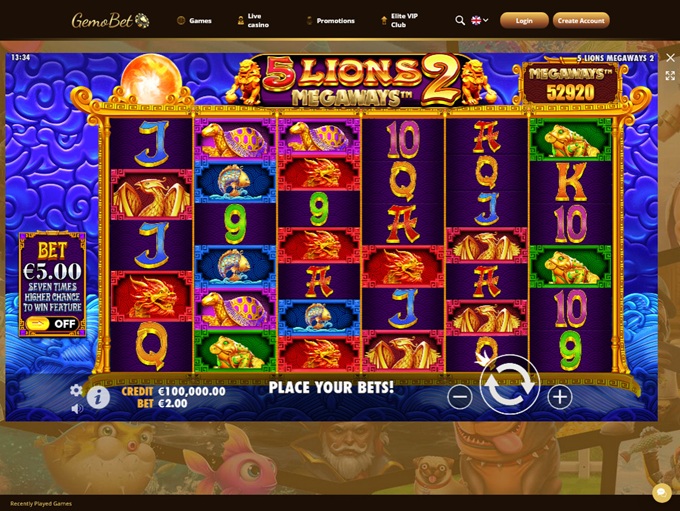Open the game info page
This screenshot has width=680, height=511.
(x=98, y=398)
